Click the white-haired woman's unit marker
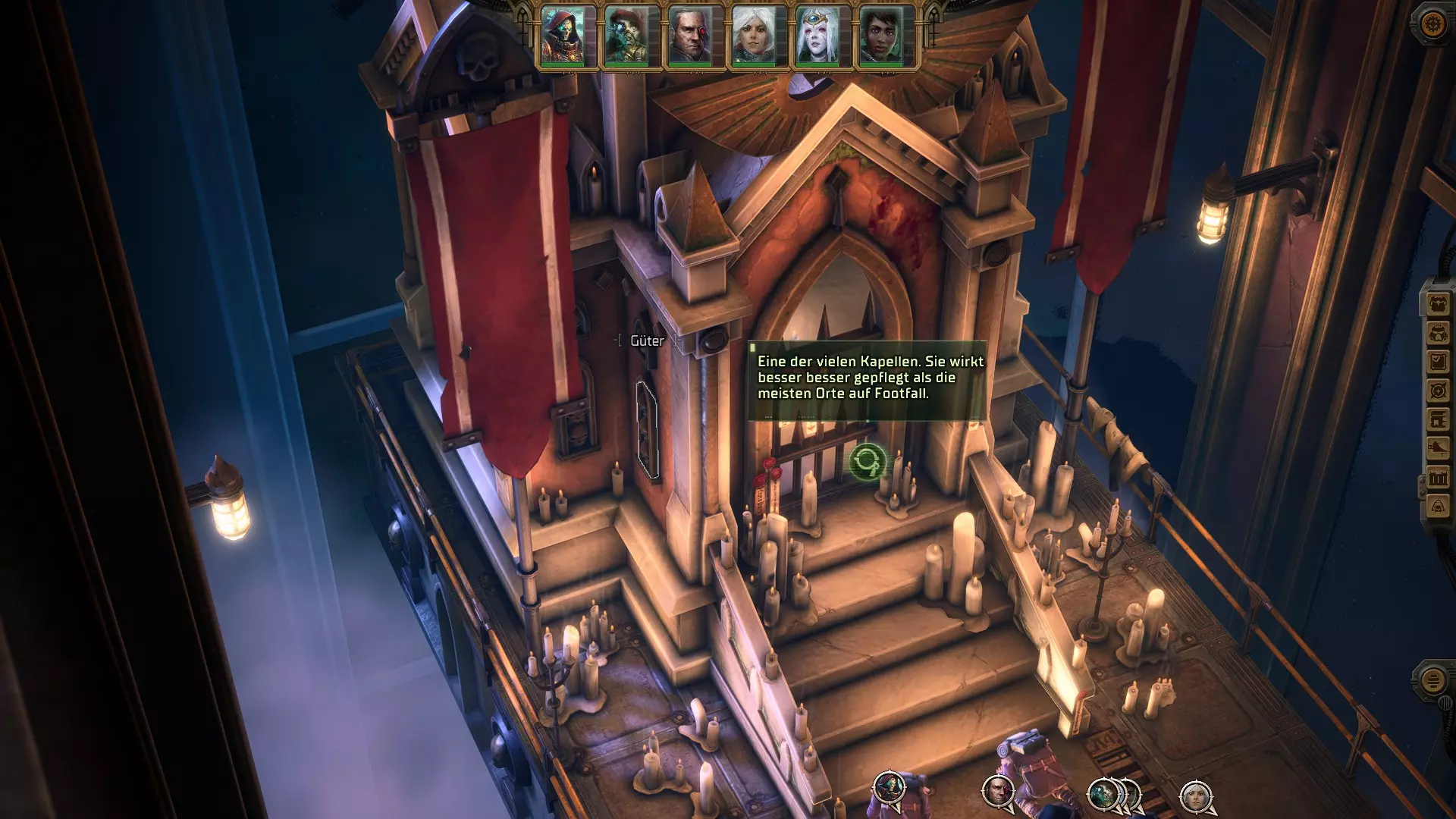The image size is (1456, 819). (x=1196, y=795)
